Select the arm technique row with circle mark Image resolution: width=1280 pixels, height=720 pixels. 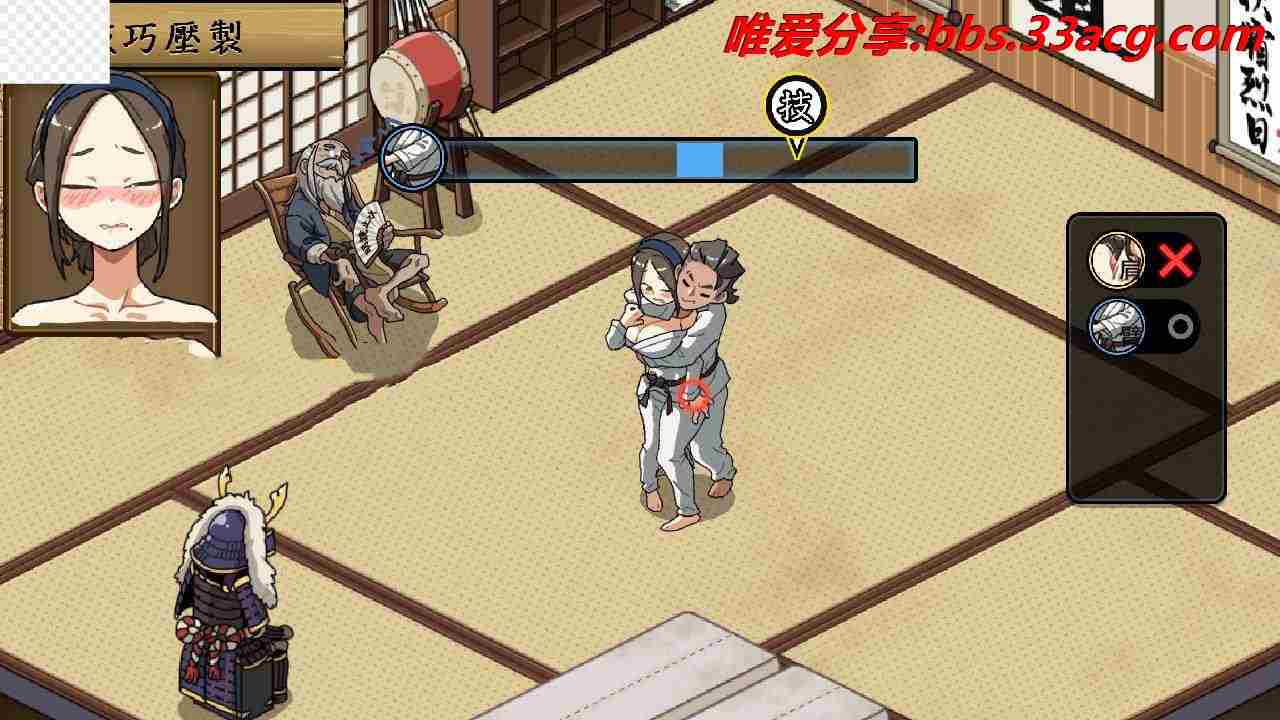(x=1144, y=327)
